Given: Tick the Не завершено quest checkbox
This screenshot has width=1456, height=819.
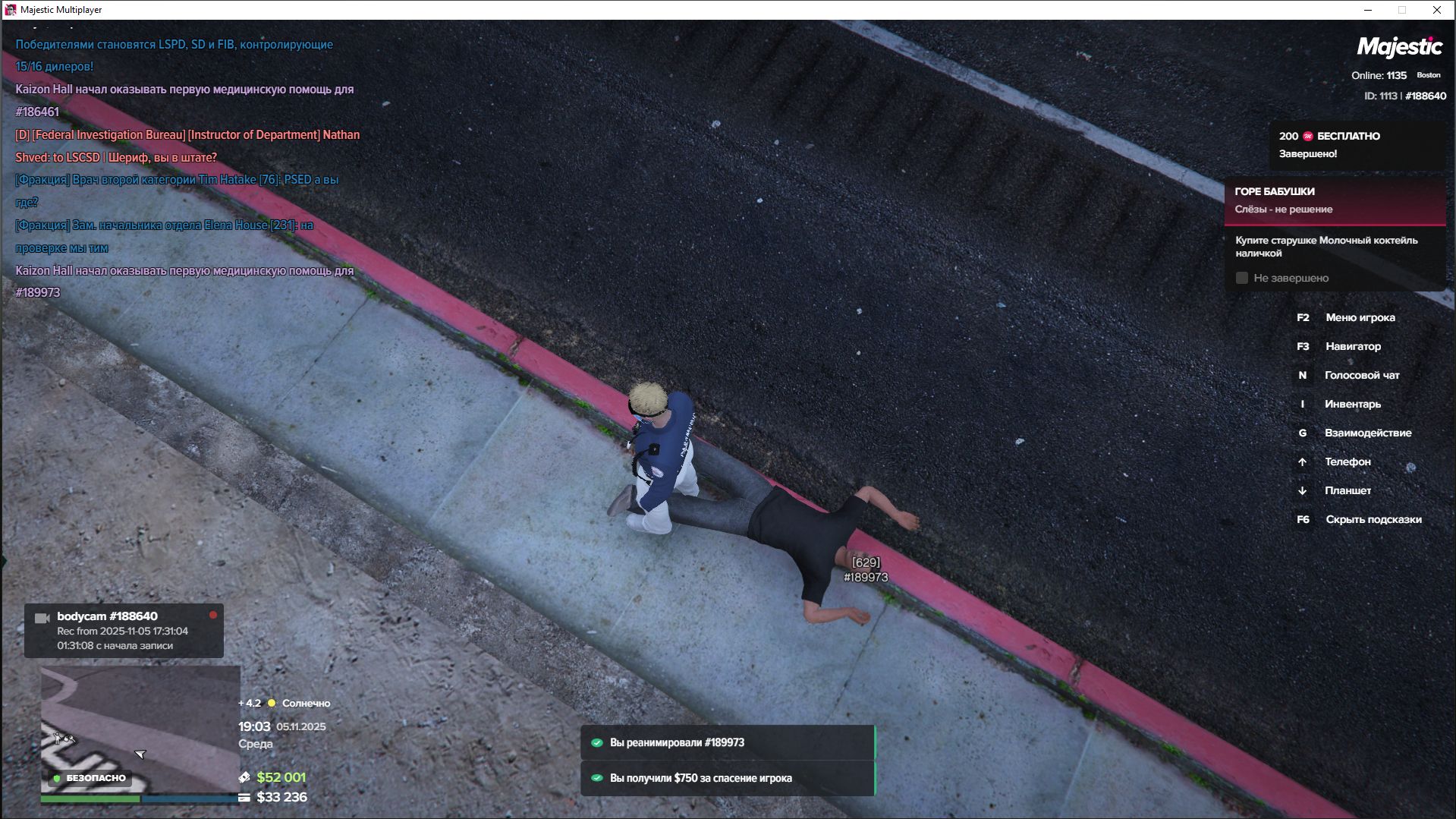Looking at the screenshot, I should [x=1242, y=278].
